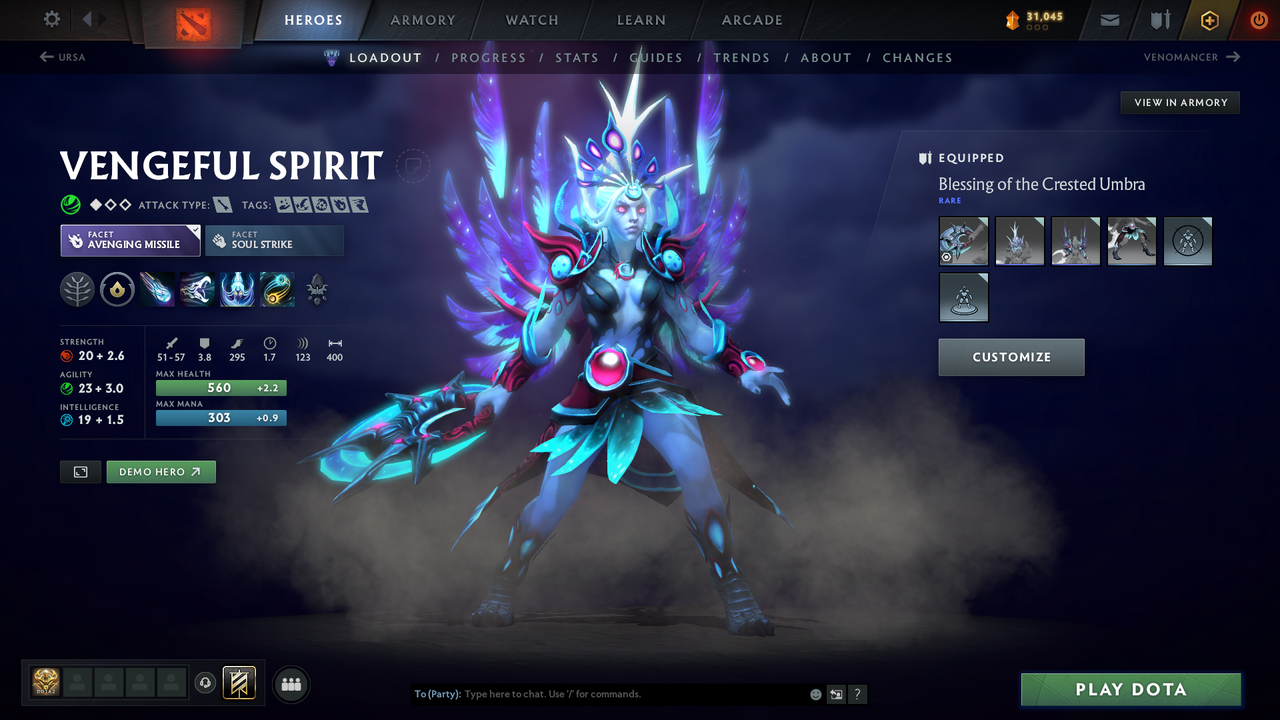Open the mail notifications icon
Screen dimensions: 1280x720
[x=1108, y=19]
